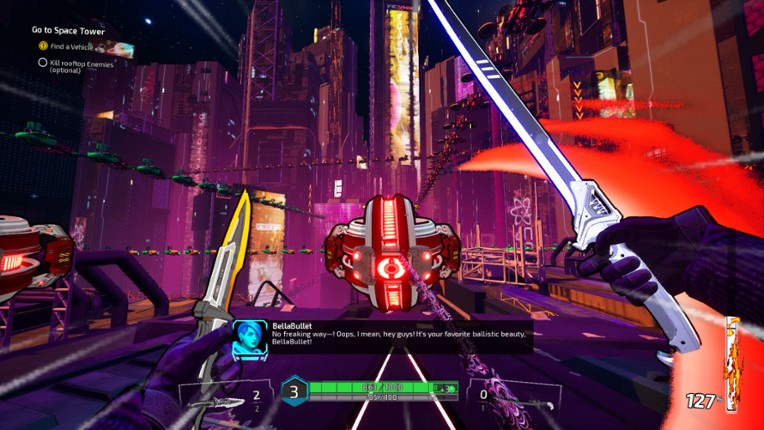Click the hexagon level badge
764x430 pixels.
tap(293, 391)
